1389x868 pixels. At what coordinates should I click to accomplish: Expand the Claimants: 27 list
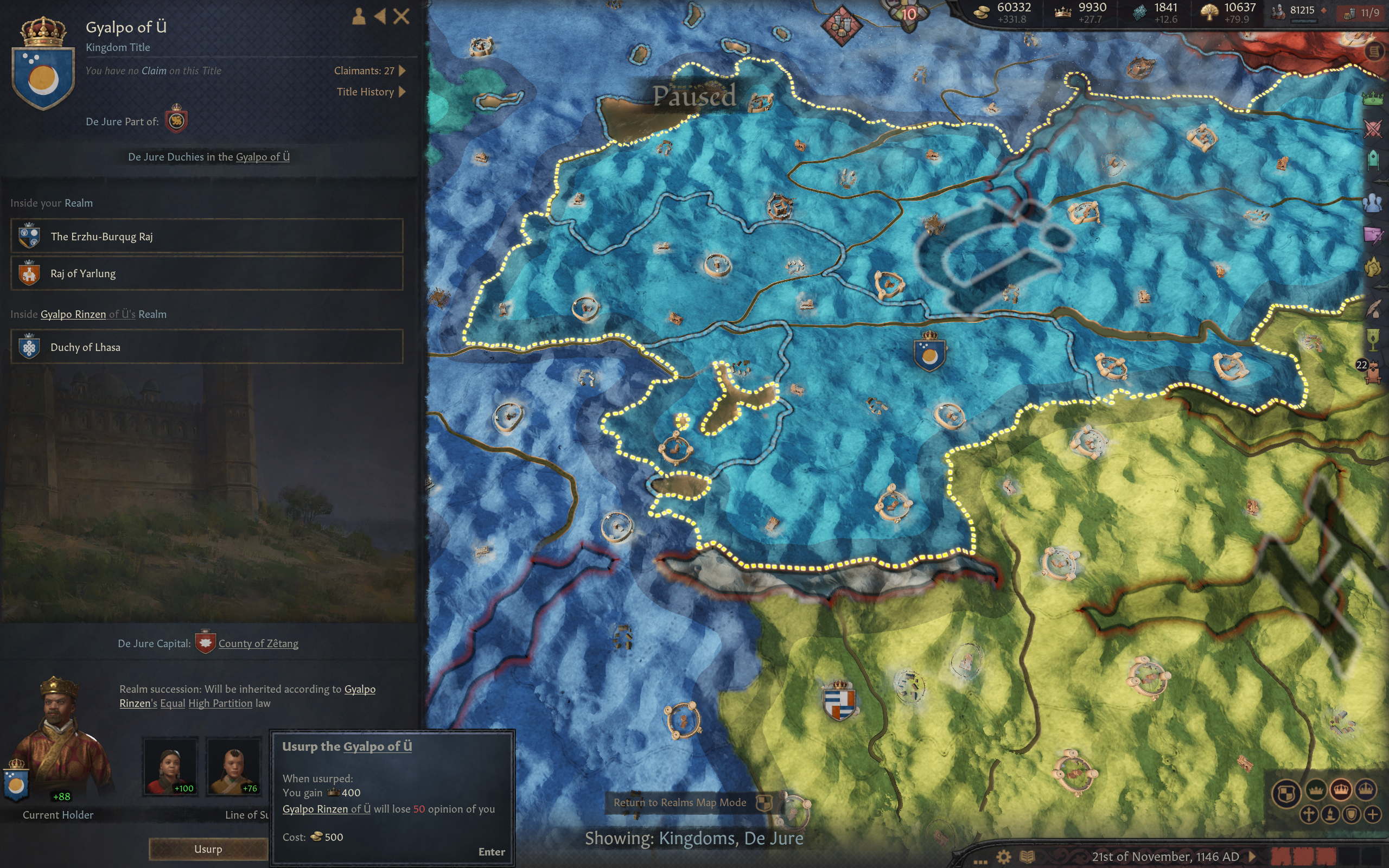tap(370, 71)
